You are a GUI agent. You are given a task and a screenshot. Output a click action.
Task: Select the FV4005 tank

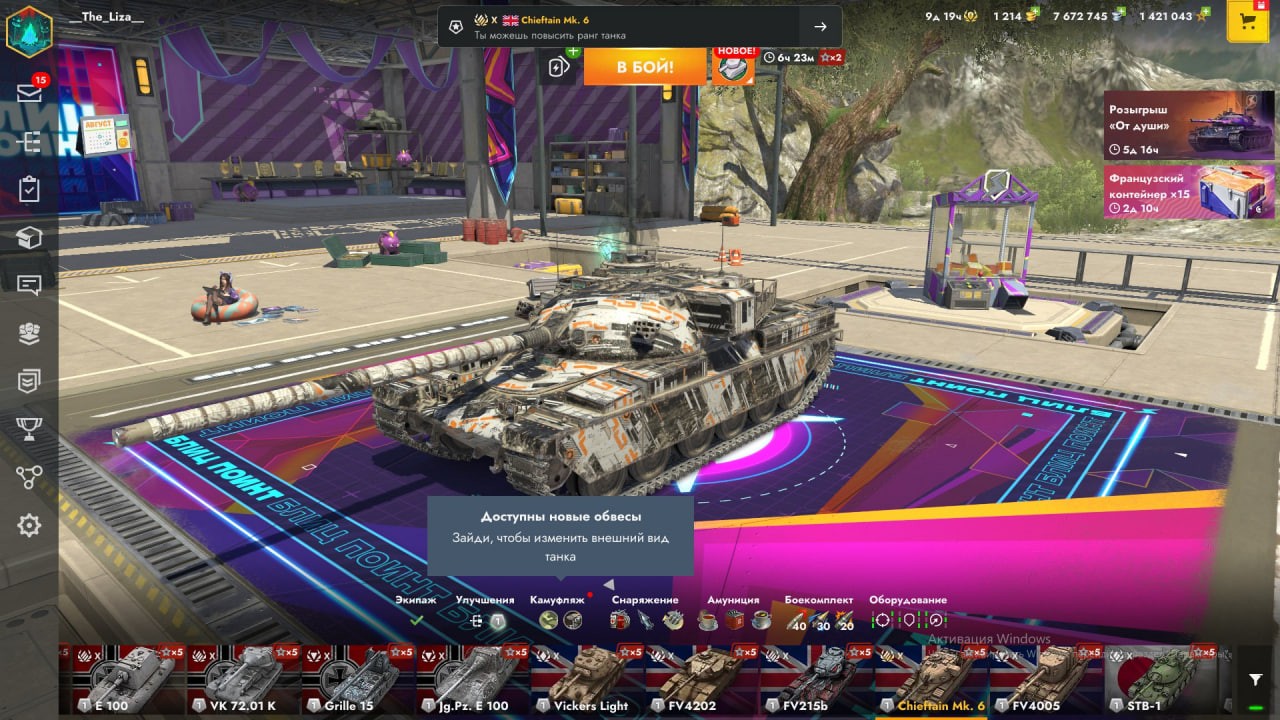coord(1045,680)
